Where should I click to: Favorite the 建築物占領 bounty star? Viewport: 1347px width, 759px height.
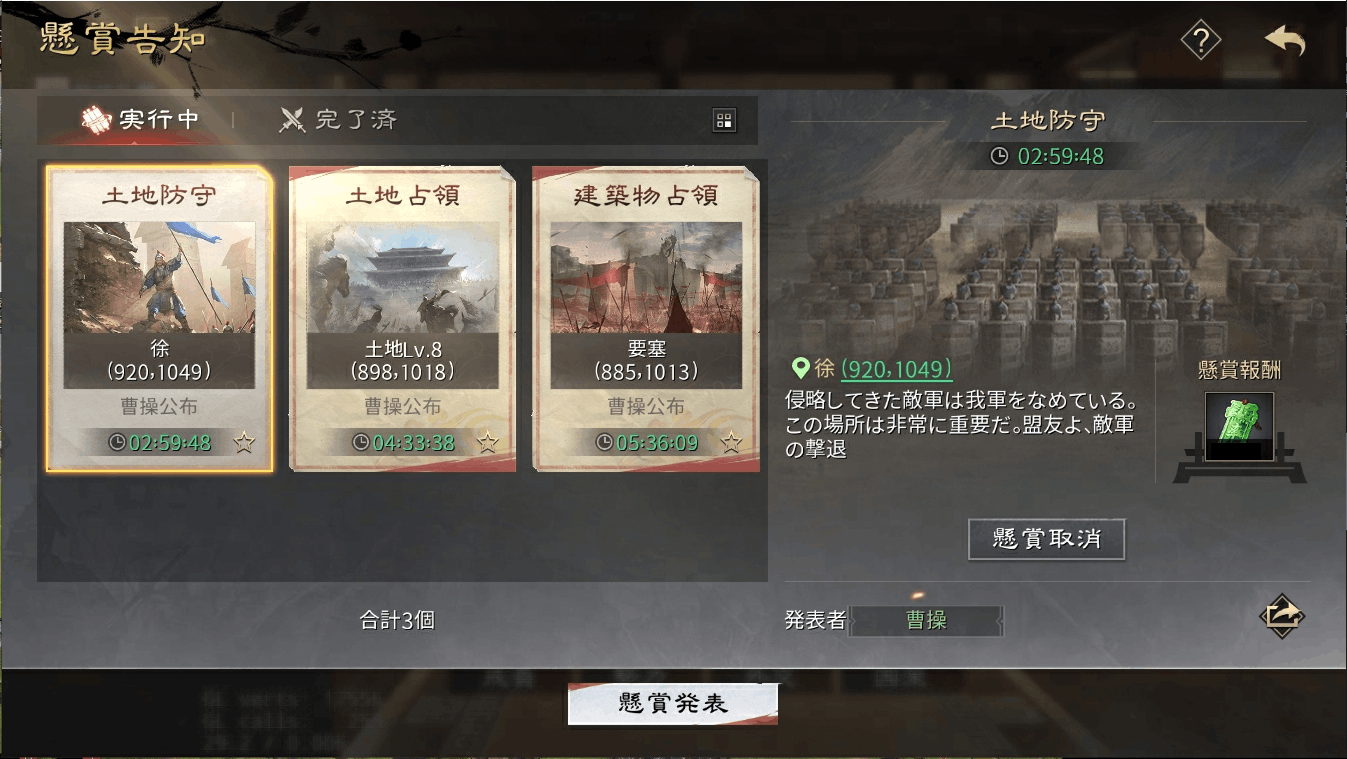[x=731, y=442]
